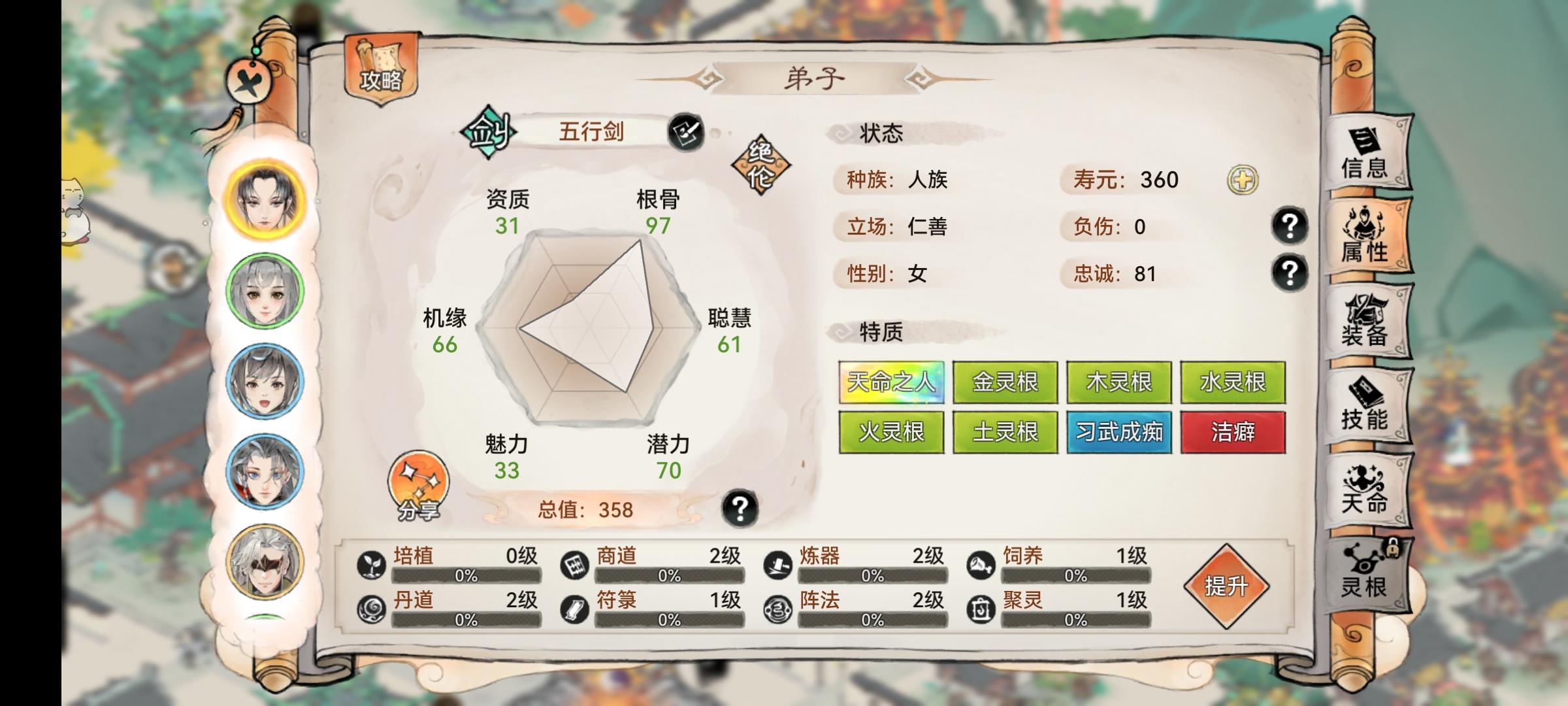Select the 习武成痴 trait tag
The height and width of the screenshot is (706, 1568).
pyautogui.click(x=1119, y=433)
